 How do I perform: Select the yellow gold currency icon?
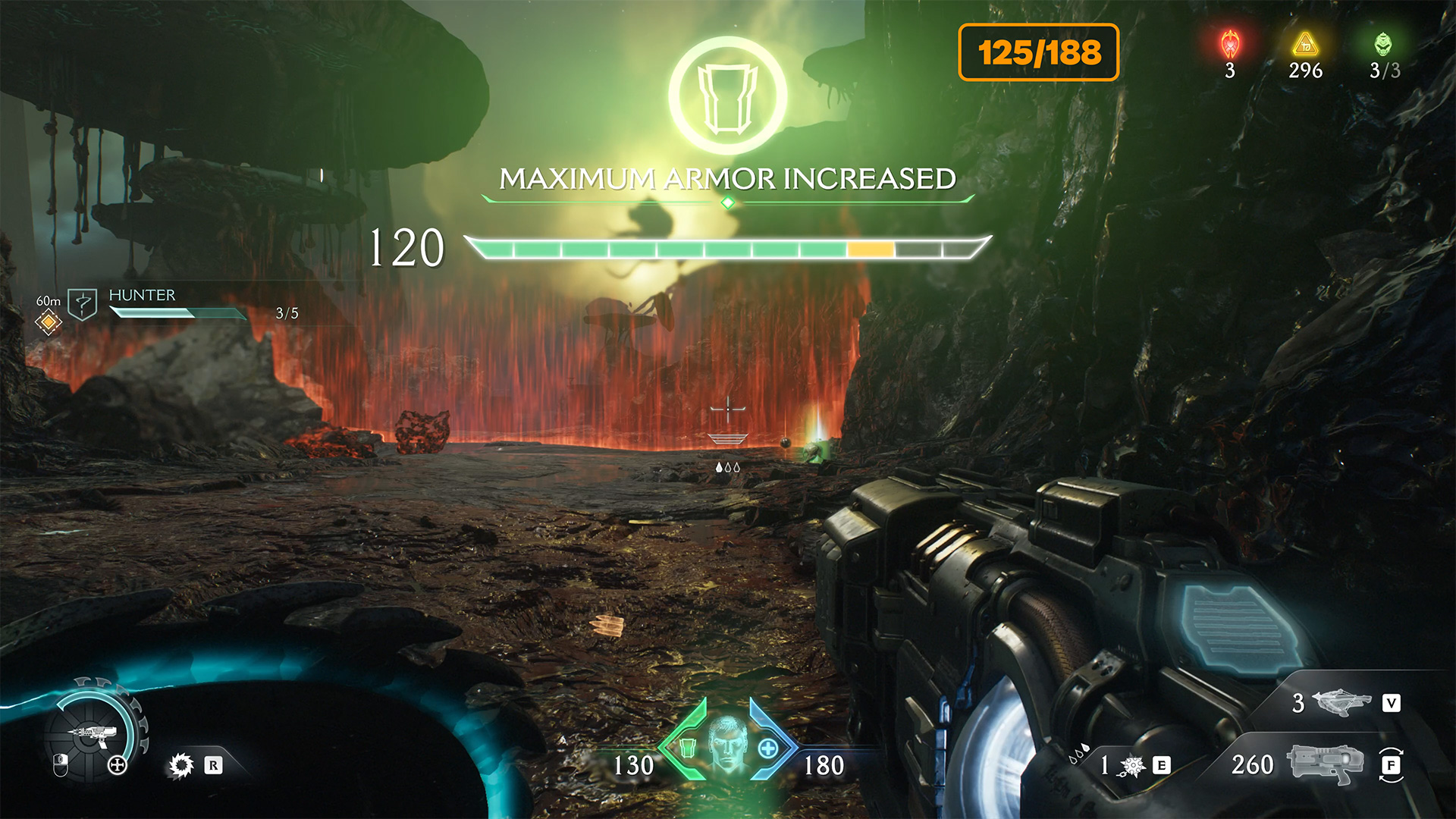click(x=1305, y=45)
